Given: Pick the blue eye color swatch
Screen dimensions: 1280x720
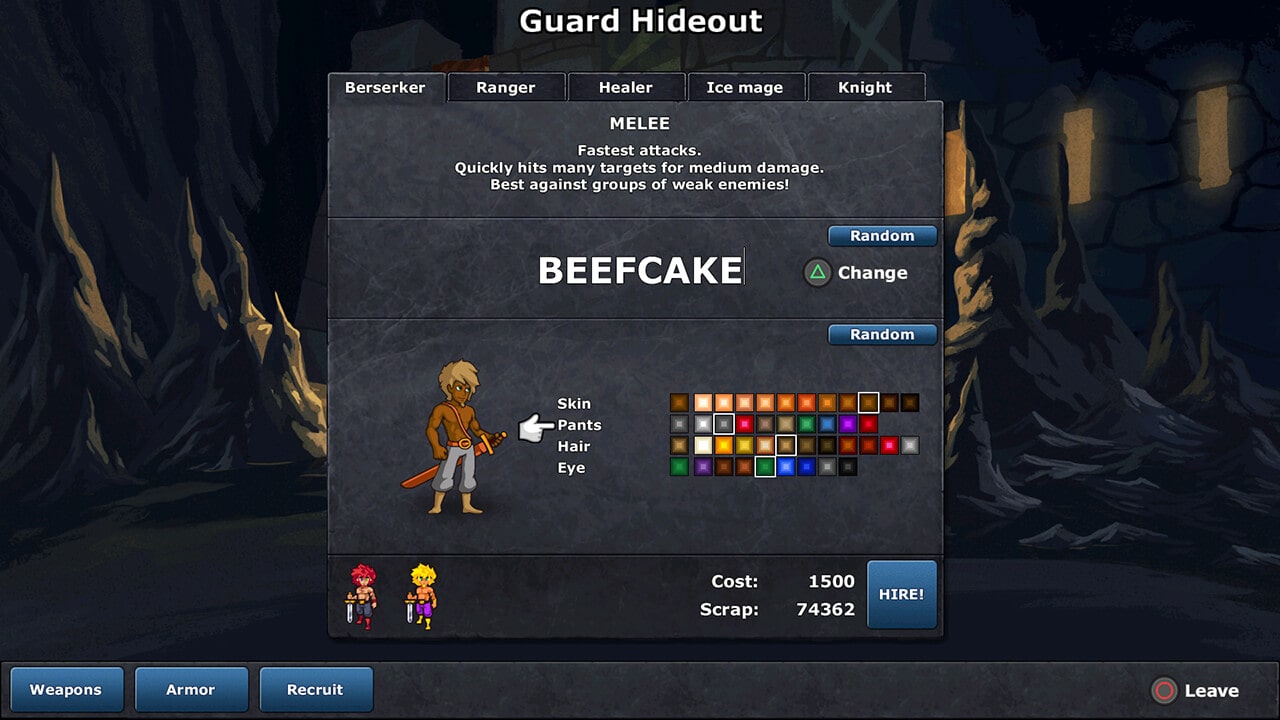Looking at the screenshot, I should [x=786, y=467].
